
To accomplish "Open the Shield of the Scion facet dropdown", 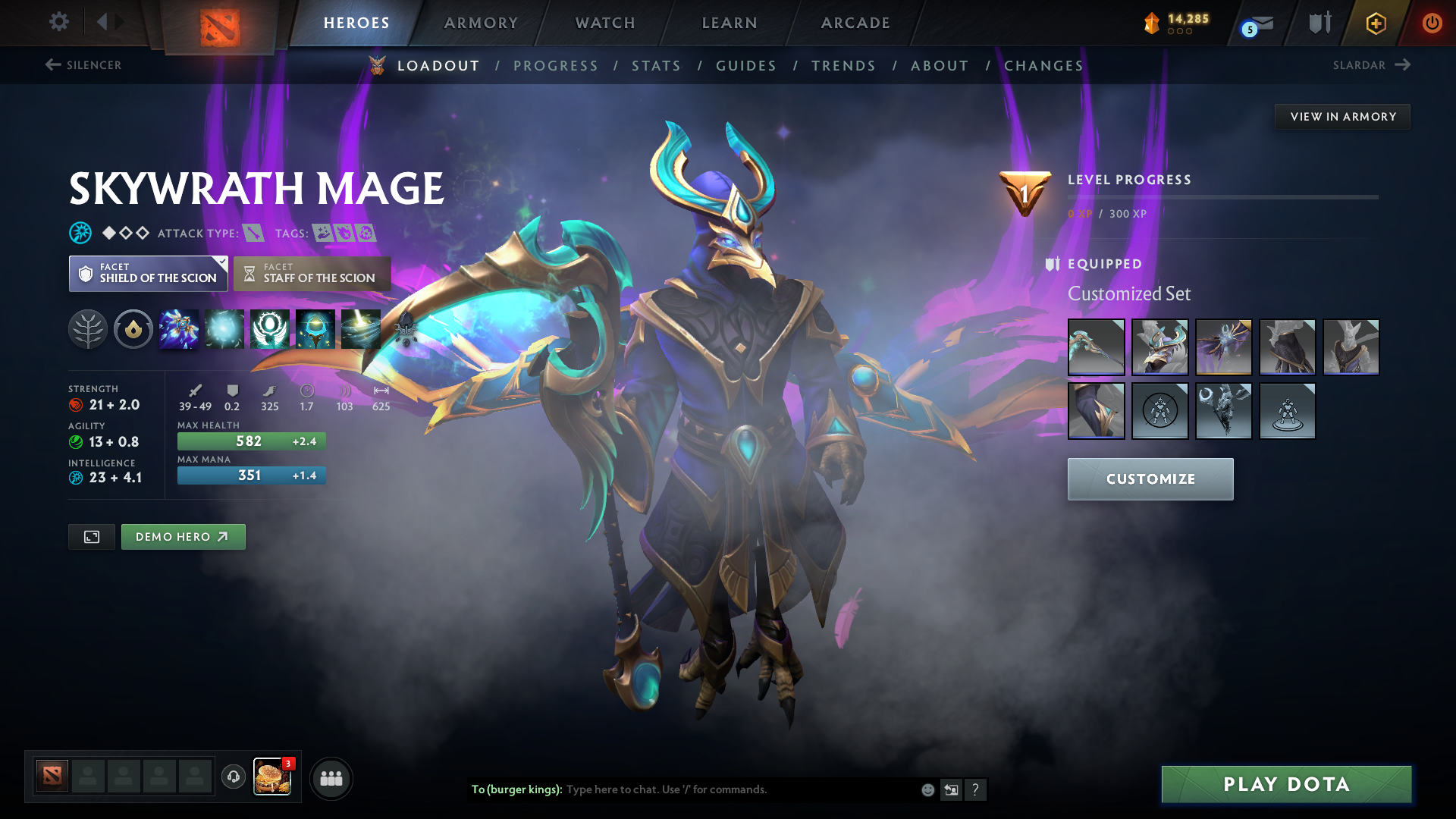I will tap(148, 274).
